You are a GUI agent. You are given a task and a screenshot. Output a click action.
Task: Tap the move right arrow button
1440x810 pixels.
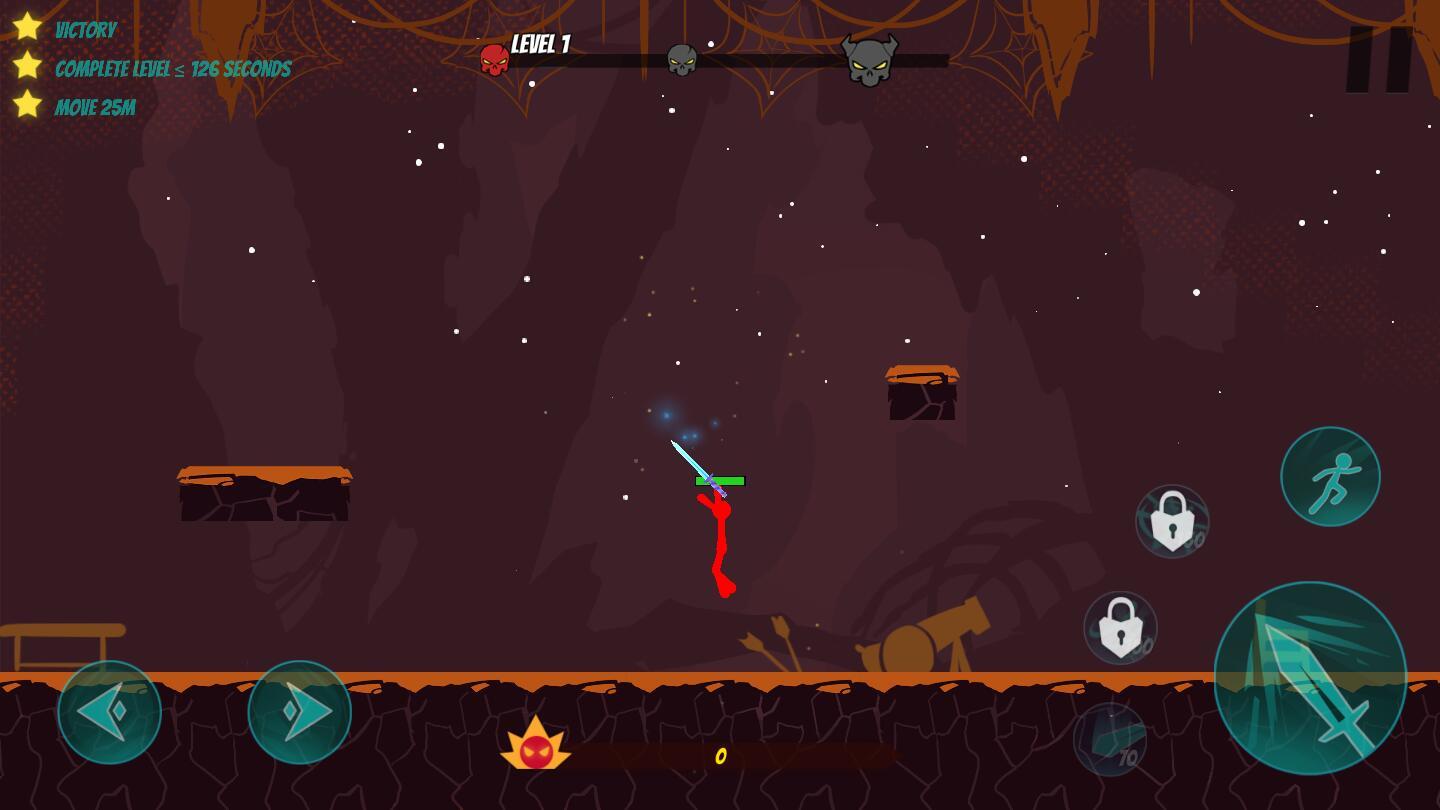click(x=300, y=712)
